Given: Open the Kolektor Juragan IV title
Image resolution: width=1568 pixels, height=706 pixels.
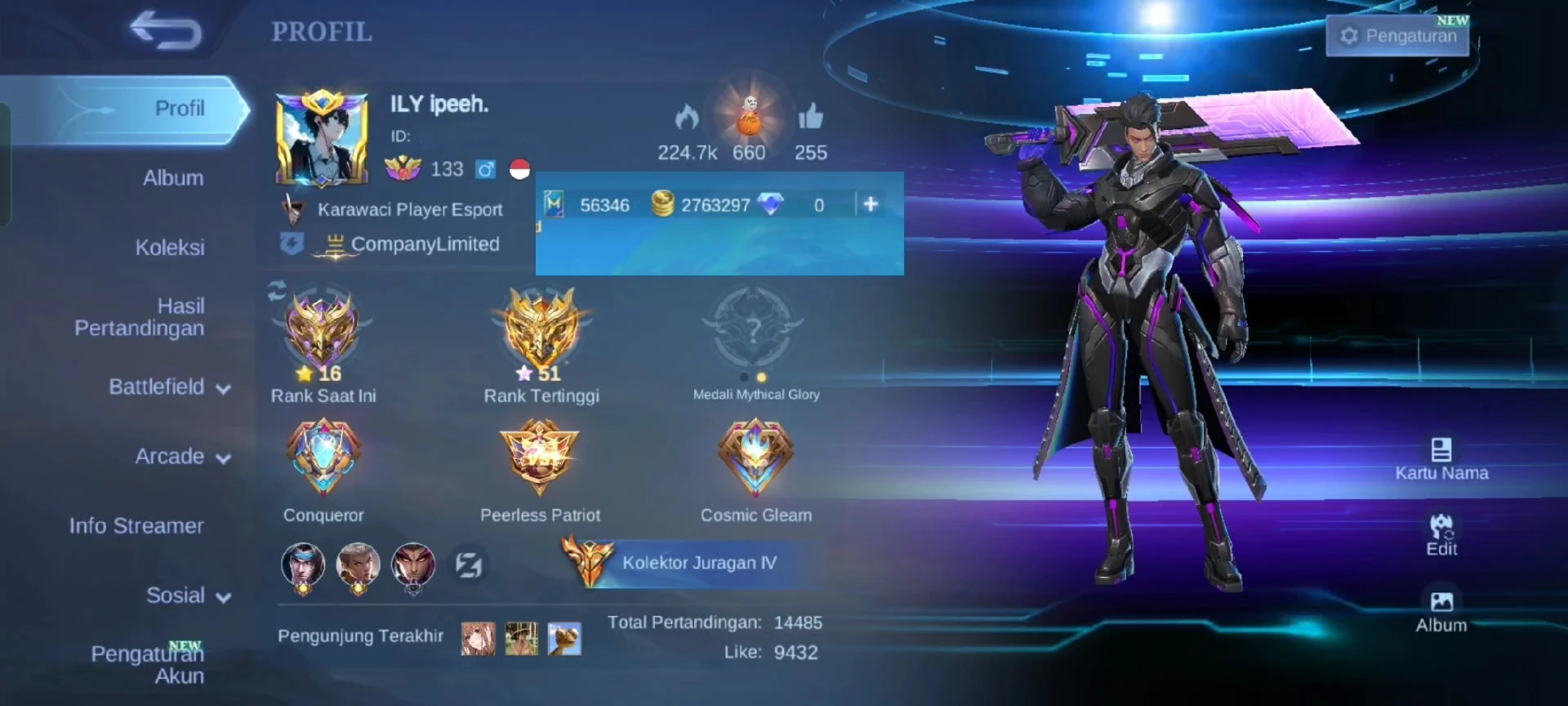Looking at the screenshot, I should coord(698,563).
